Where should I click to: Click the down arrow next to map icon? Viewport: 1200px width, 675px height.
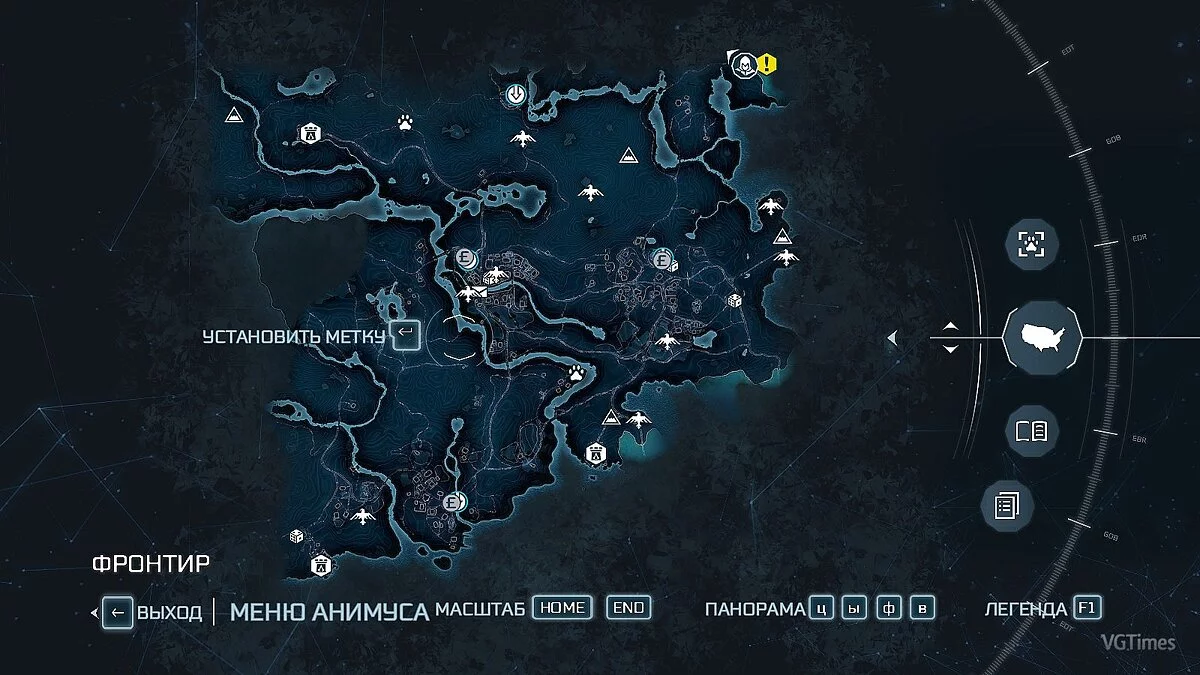950,349
